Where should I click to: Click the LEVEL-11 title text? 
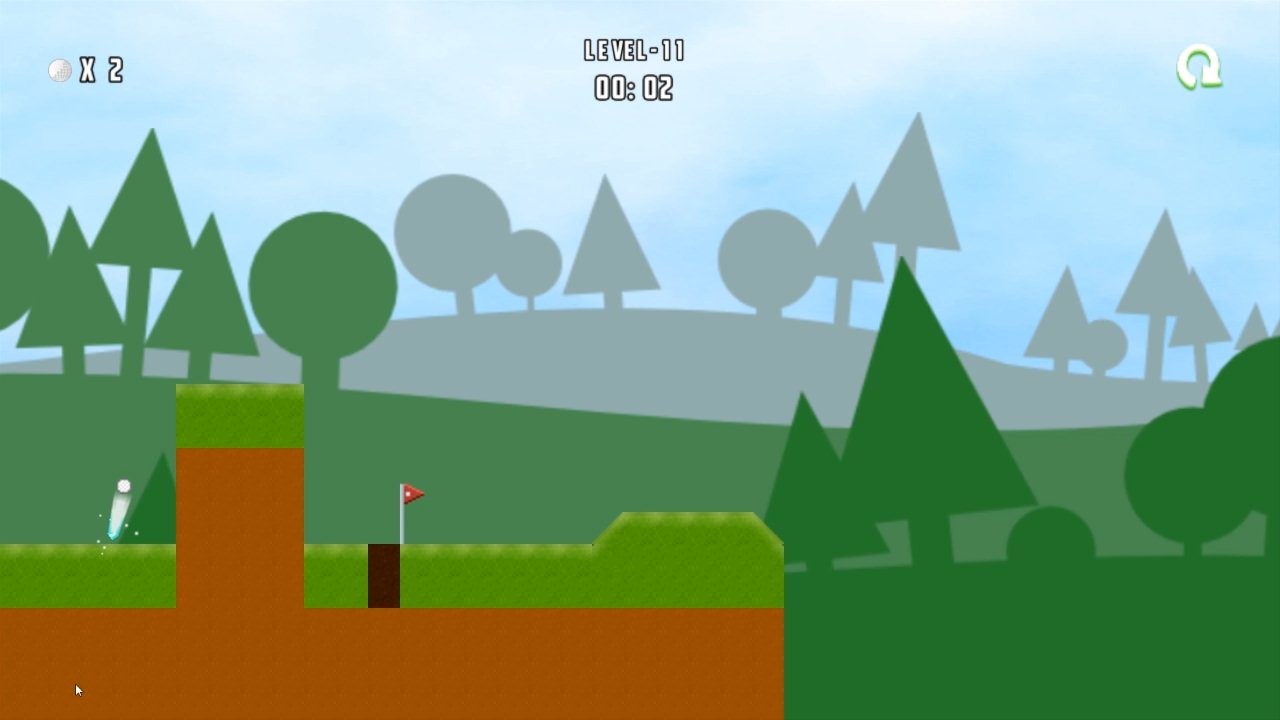point(636,50)
